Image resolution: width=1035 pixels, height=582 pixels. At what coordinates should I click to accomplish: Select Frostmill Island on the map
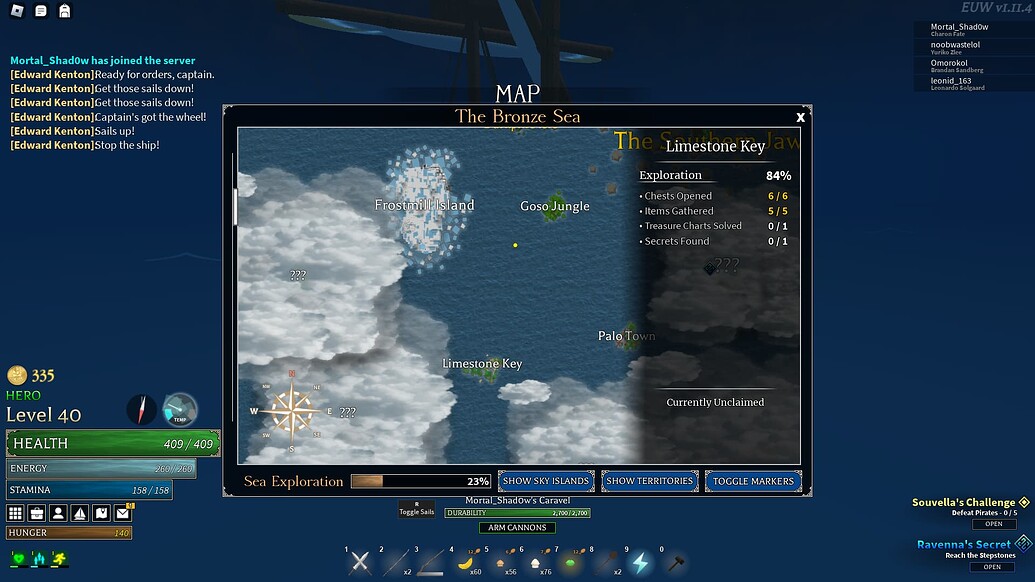click(x=425, y=205)
